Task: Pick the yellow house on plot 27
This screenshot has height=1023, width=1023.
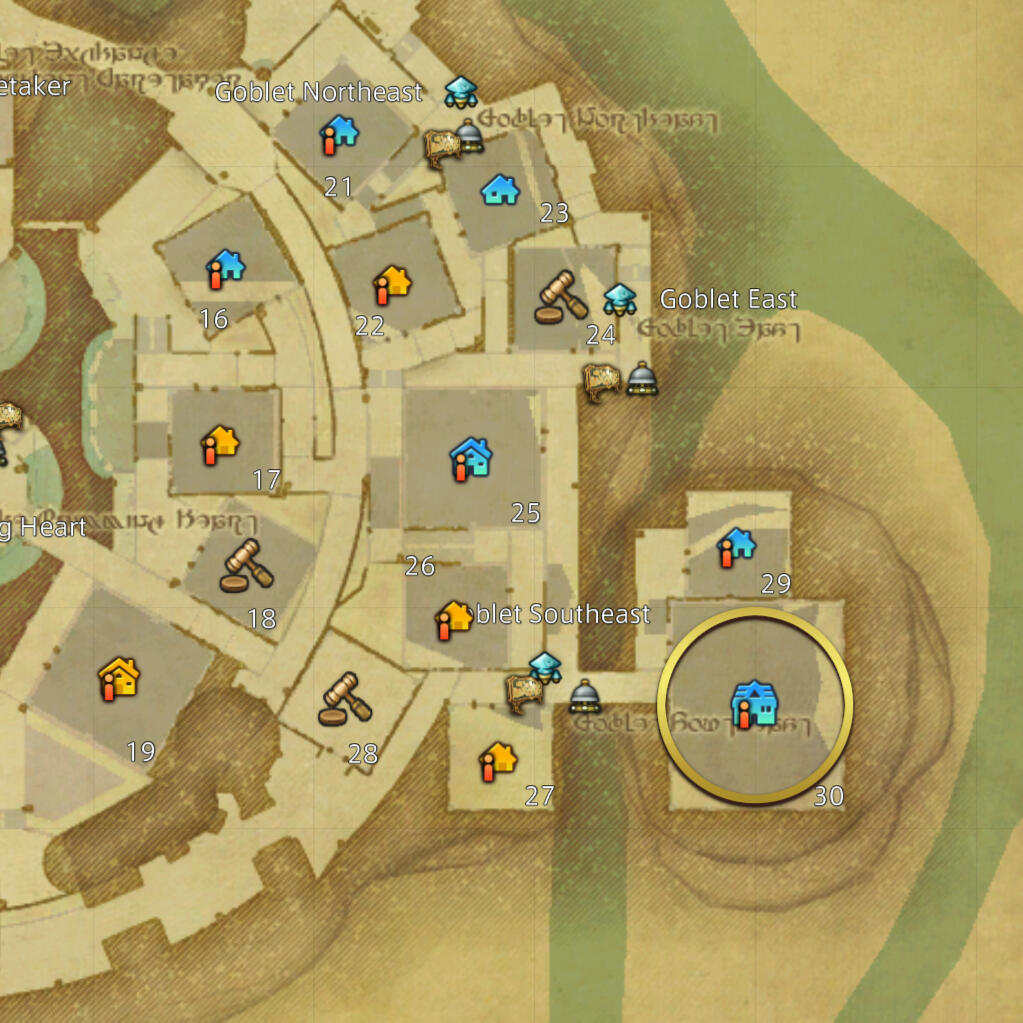Action: tap(496, 761)
